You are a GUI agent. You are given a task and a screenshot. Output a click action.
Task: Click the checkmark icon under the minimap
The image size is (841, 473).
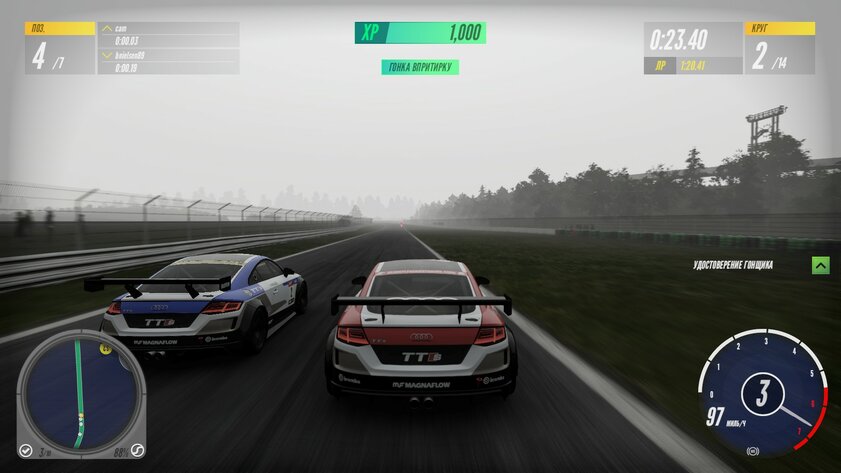click(x=26, y=450)
